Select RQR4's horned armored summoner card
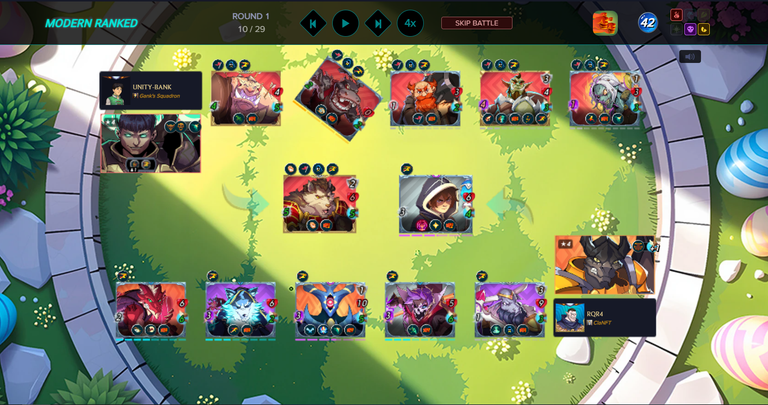The image size is (768, 405). pos(604,266)
